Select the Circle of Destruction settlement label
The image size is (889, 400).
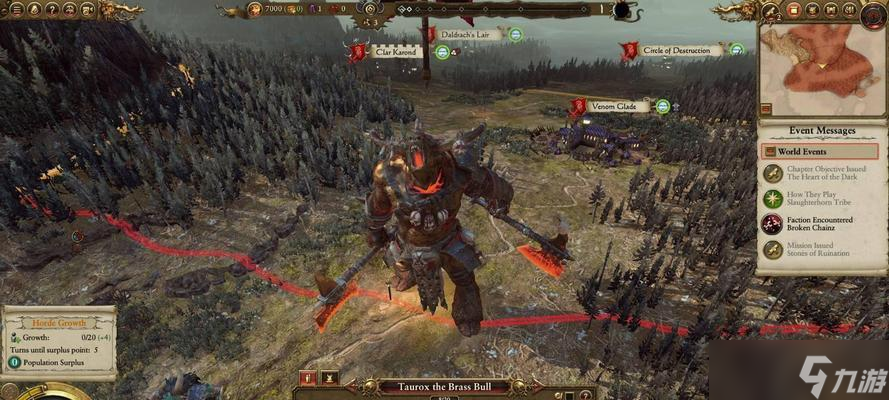[682, 50]
